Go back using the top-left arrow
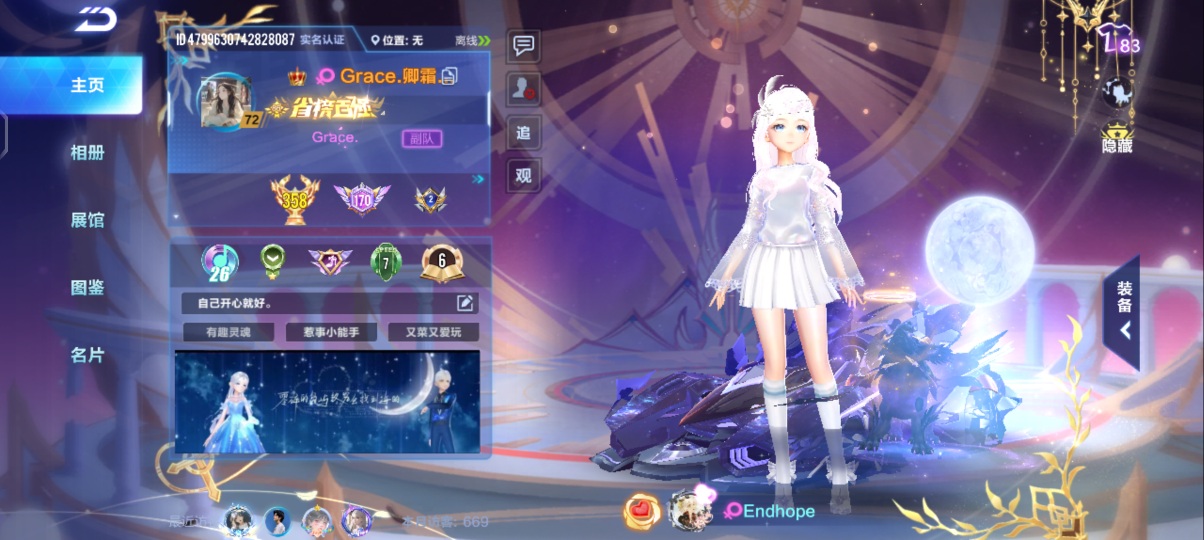The width and height of the screenshot is (1204, 540). coord(95,17)
